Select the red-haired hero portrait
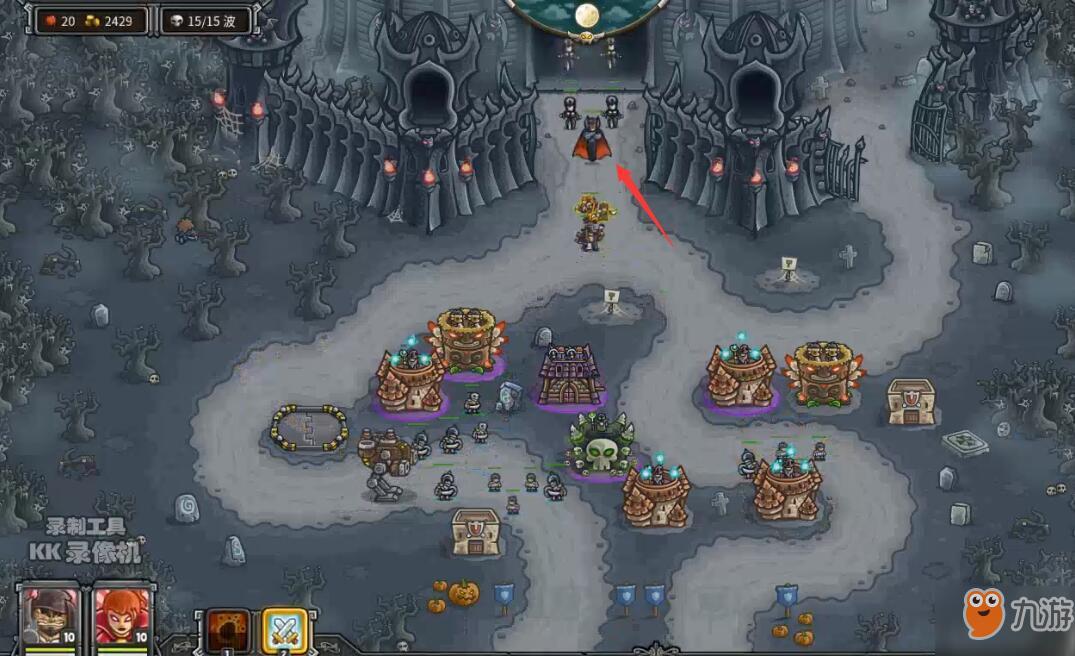Image resolution: width=1075 pixels, height=656 pixels. [121, 618]
